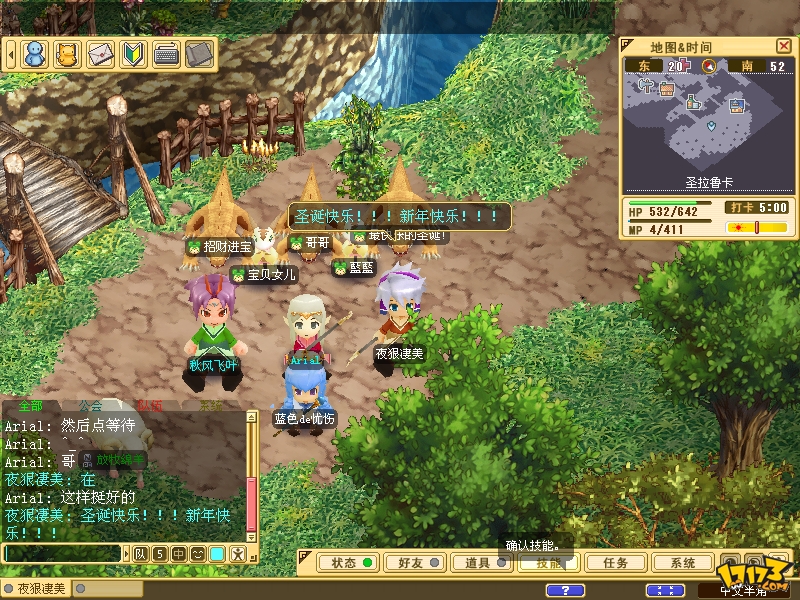The image size is (800, 600).
Task: Click the orange pet icon
Action: (67, 54)
